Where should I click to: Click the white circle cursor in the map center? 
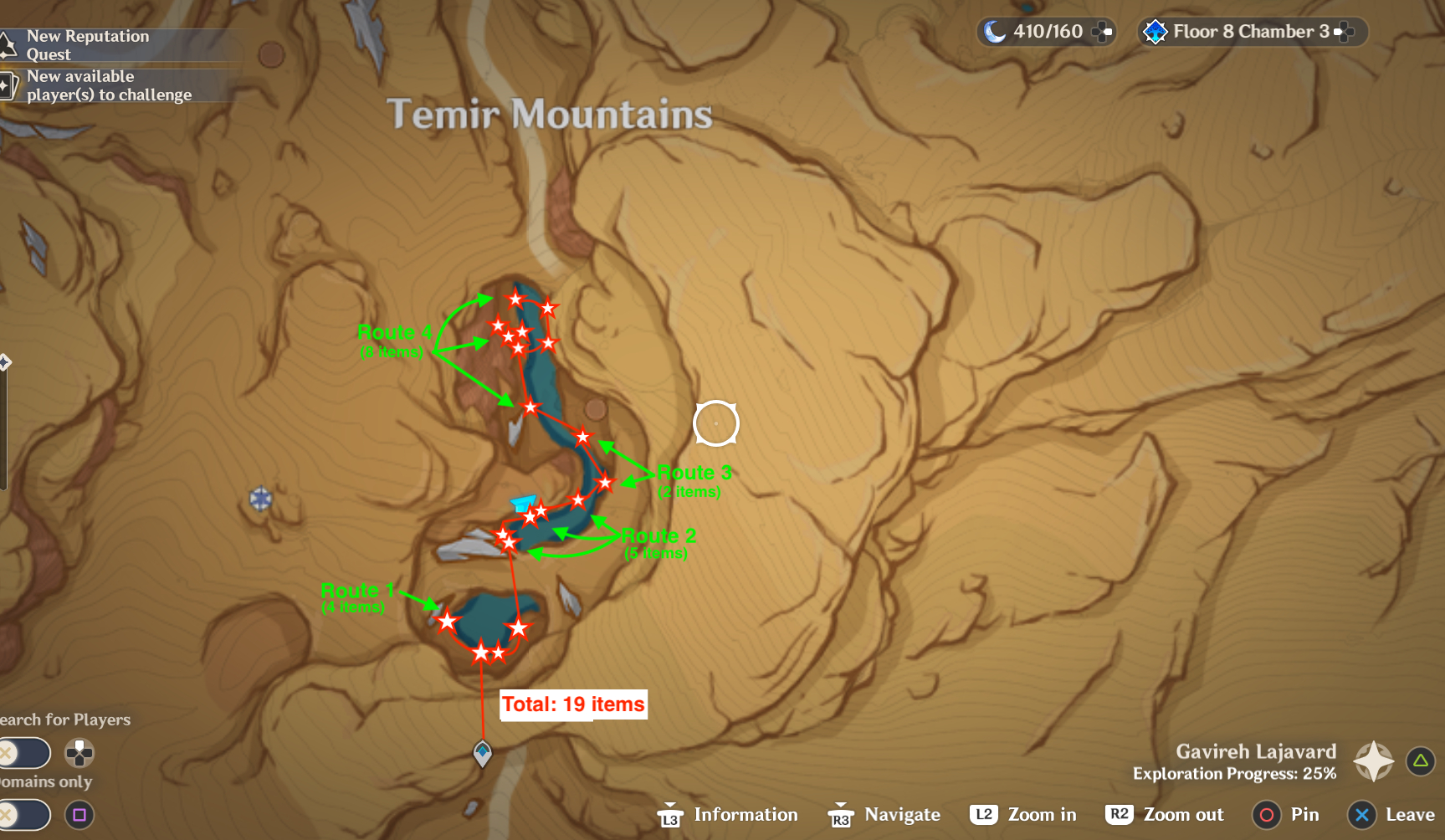tap(717, 423)
